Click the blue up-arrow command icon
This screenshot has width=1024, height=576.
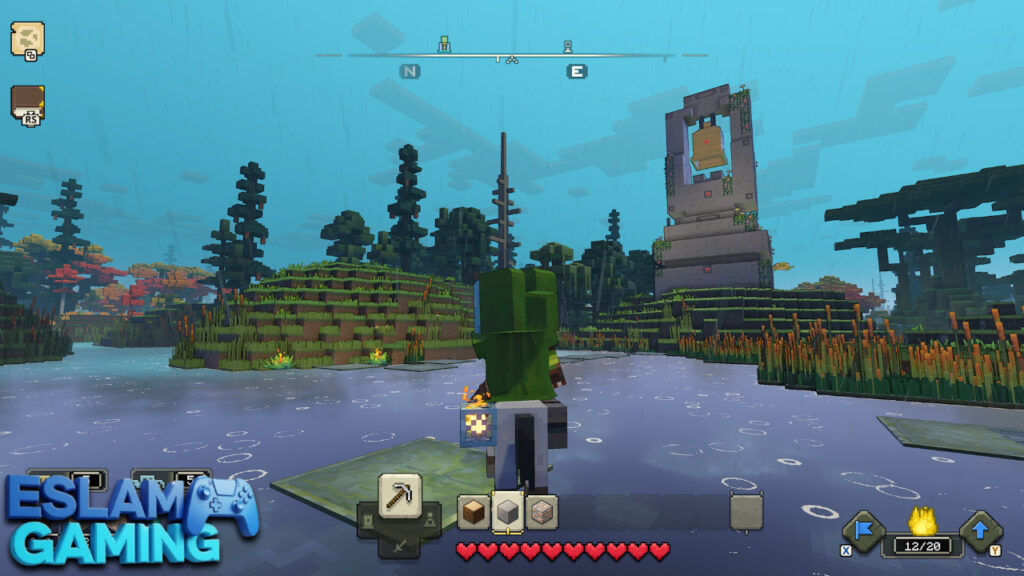tap(980, 532)
